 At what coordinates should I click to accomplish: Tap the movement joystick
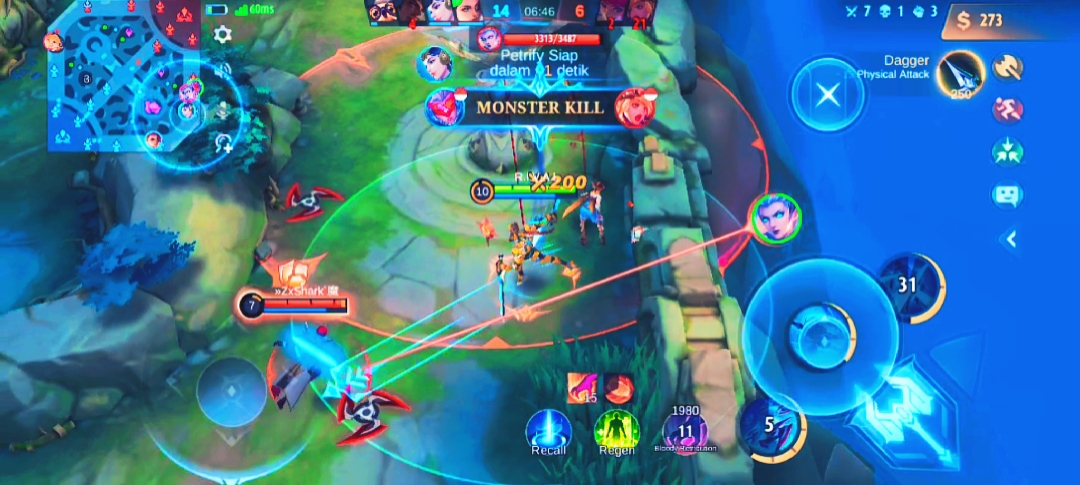[x=231, y=392]
